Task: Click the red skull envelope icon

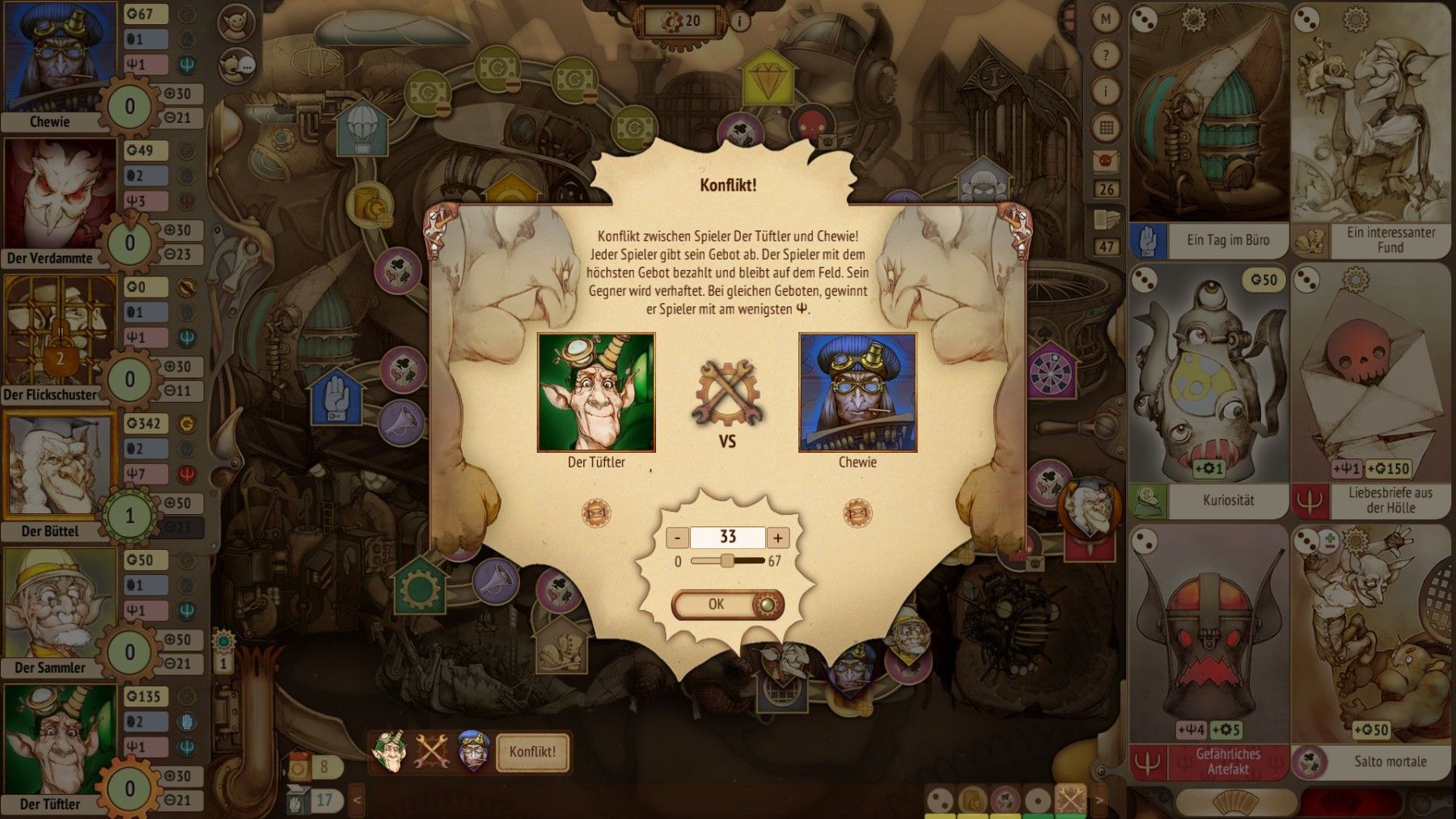Action: coord(1106,161)
